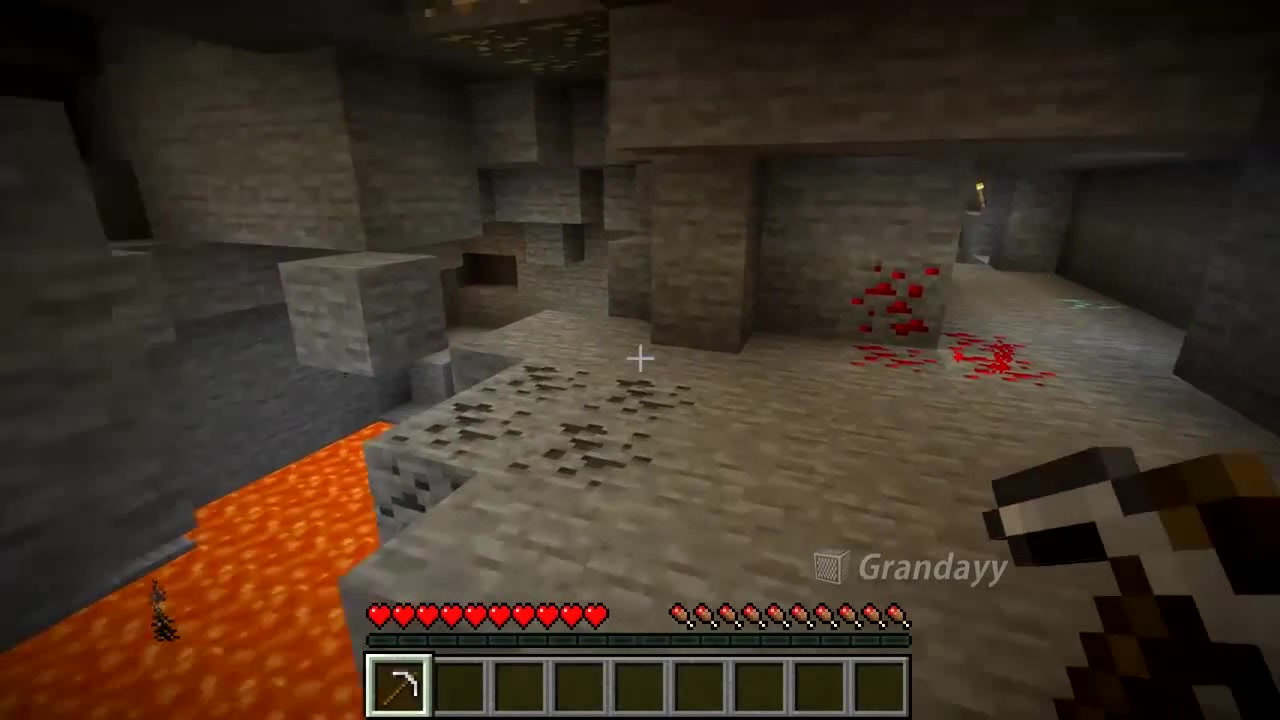Click the crosshair at screen center
1280x720 pixels.
[x=640, y=358]
